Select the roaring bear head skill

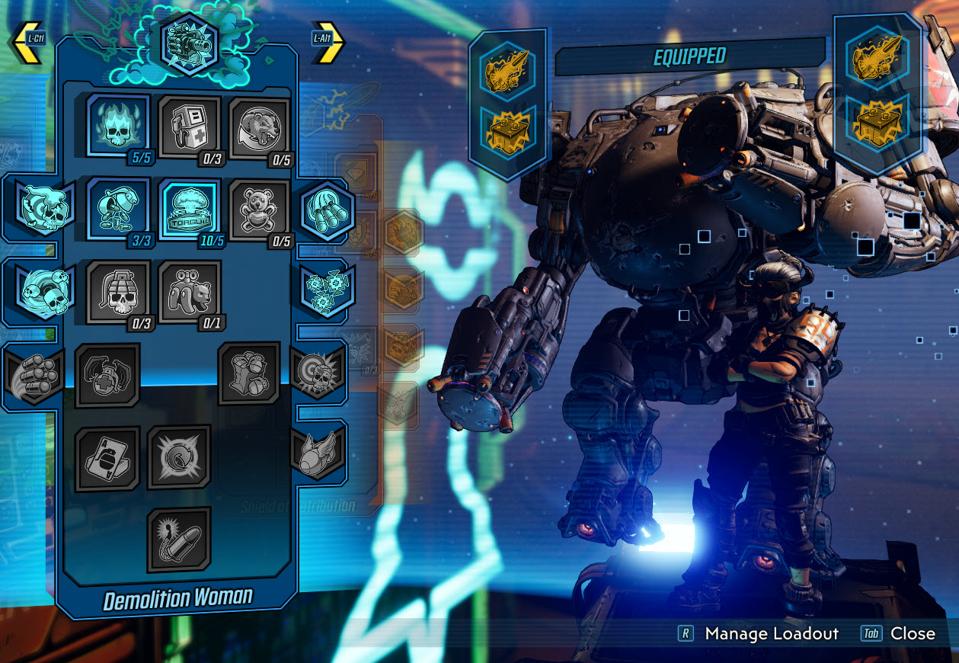click(260, 126)
